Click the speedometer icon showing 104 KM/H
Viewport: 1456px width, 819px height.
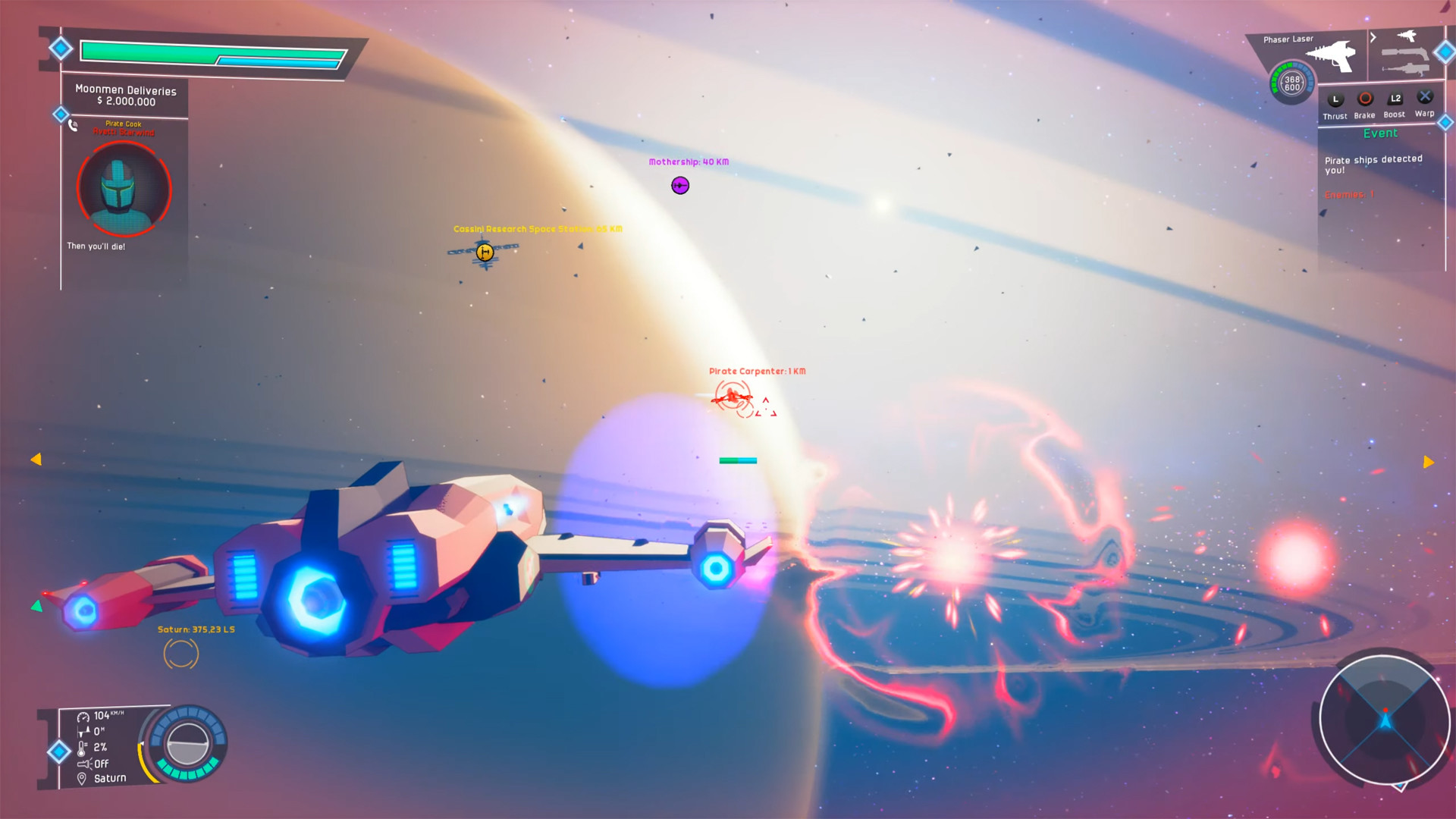point(83,717)
